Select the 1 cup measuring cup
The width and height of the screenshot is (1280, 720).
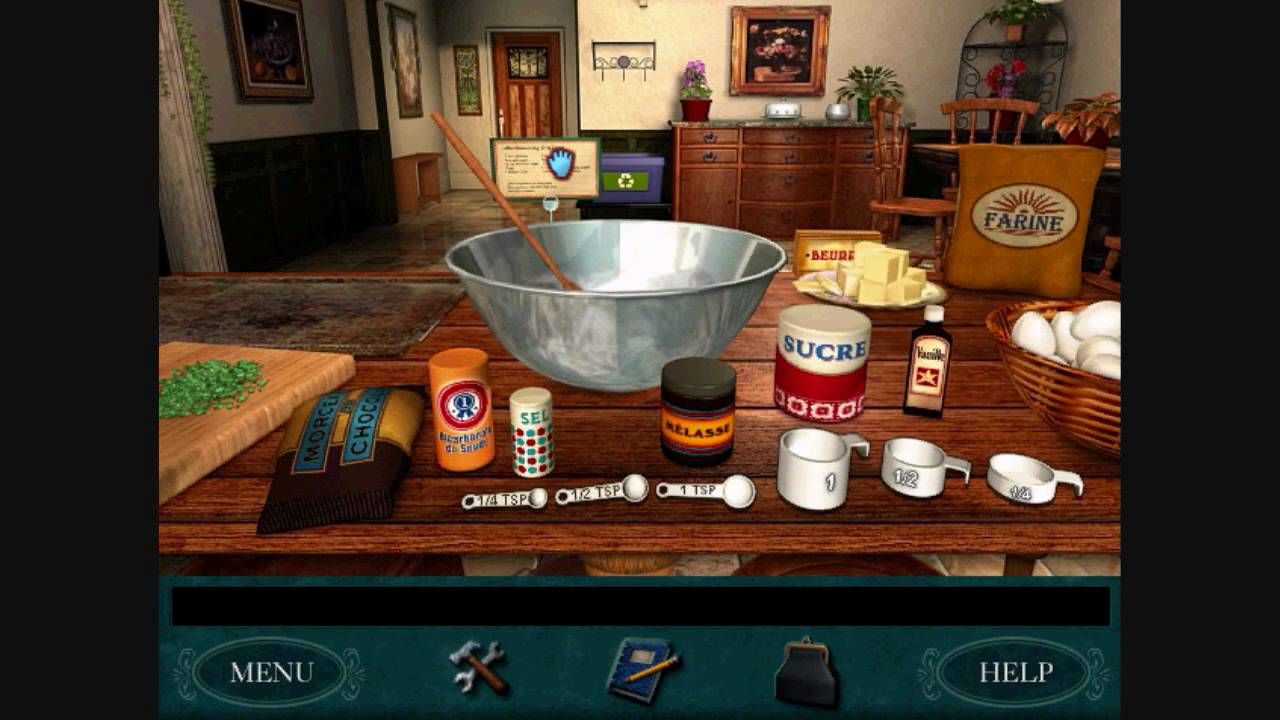[x=816, y=468]
